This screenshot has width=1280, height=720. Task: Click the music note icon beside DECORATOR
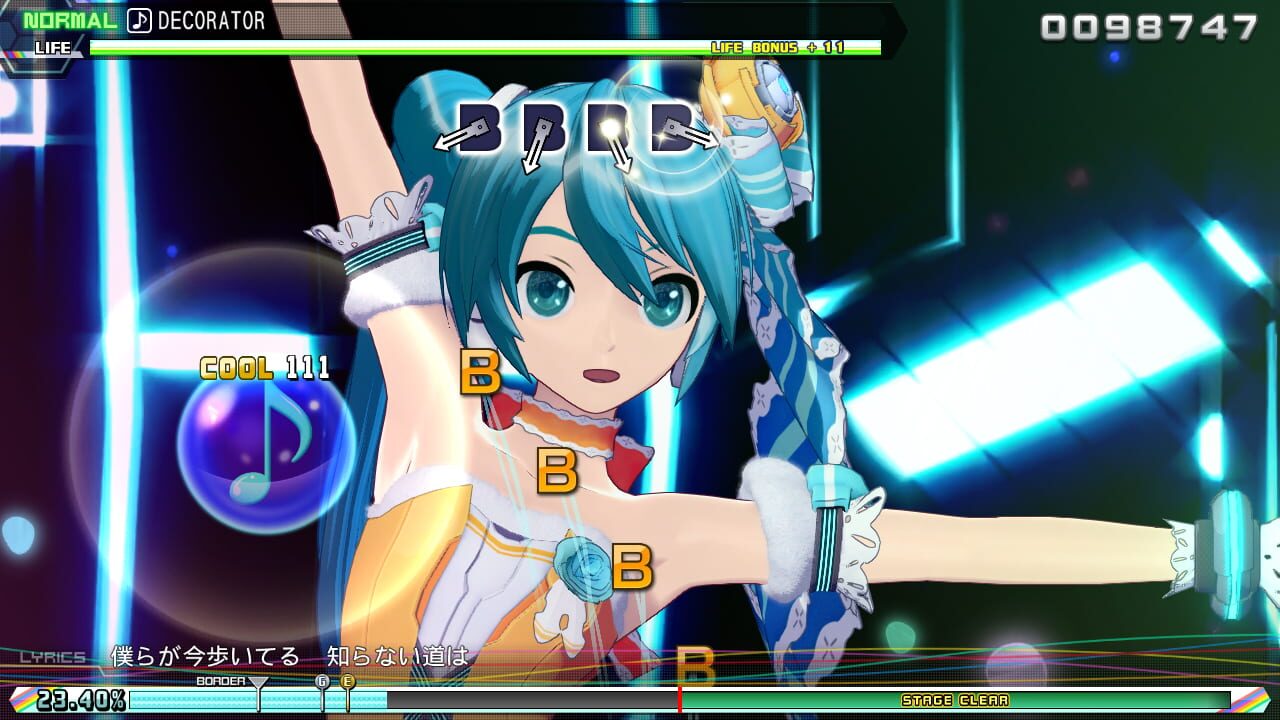tap(139, 18)
